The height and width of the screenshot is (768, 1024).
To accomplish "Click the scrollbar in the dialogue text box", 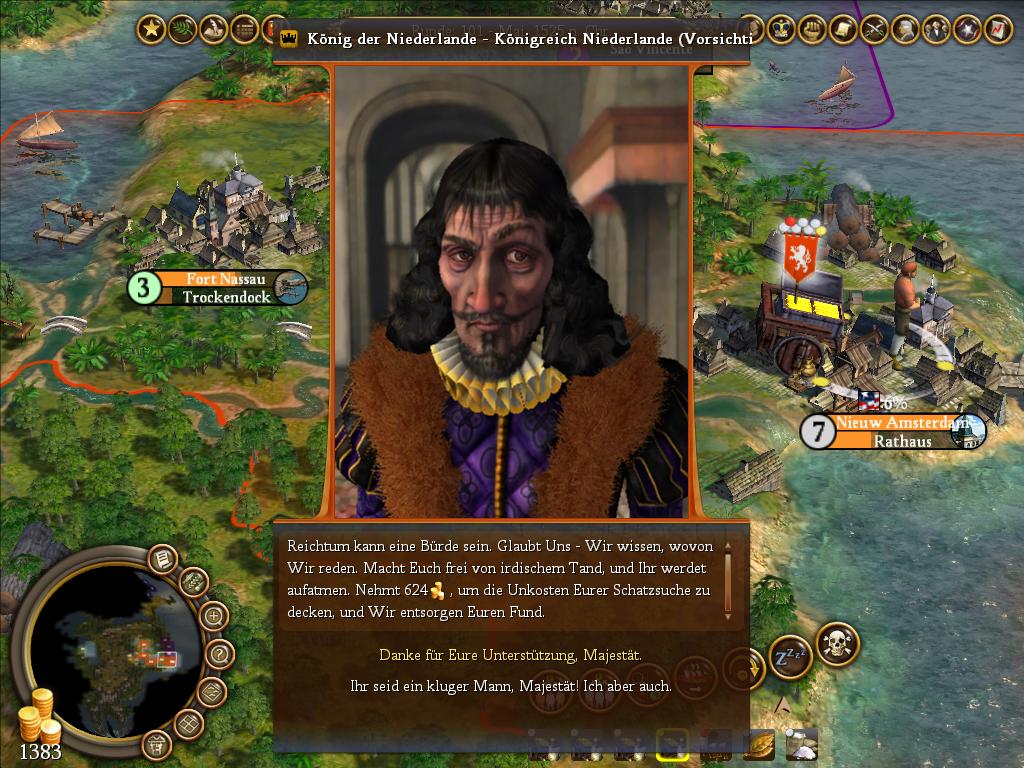I will pos(728,580).
